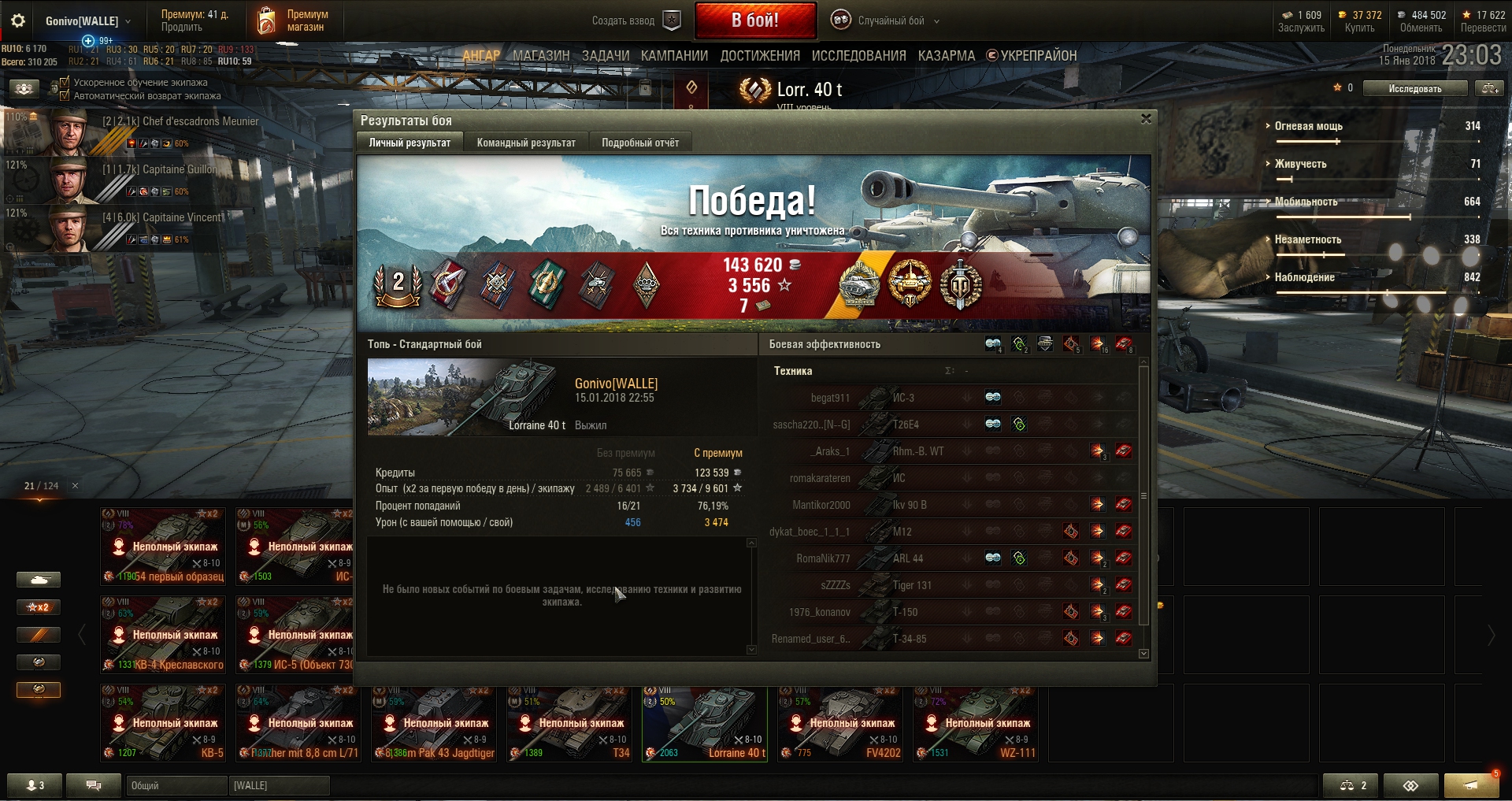Open the МАГАЗИН menu
The width and height of the screenshot is (1512, 801).
pos(541,56)
